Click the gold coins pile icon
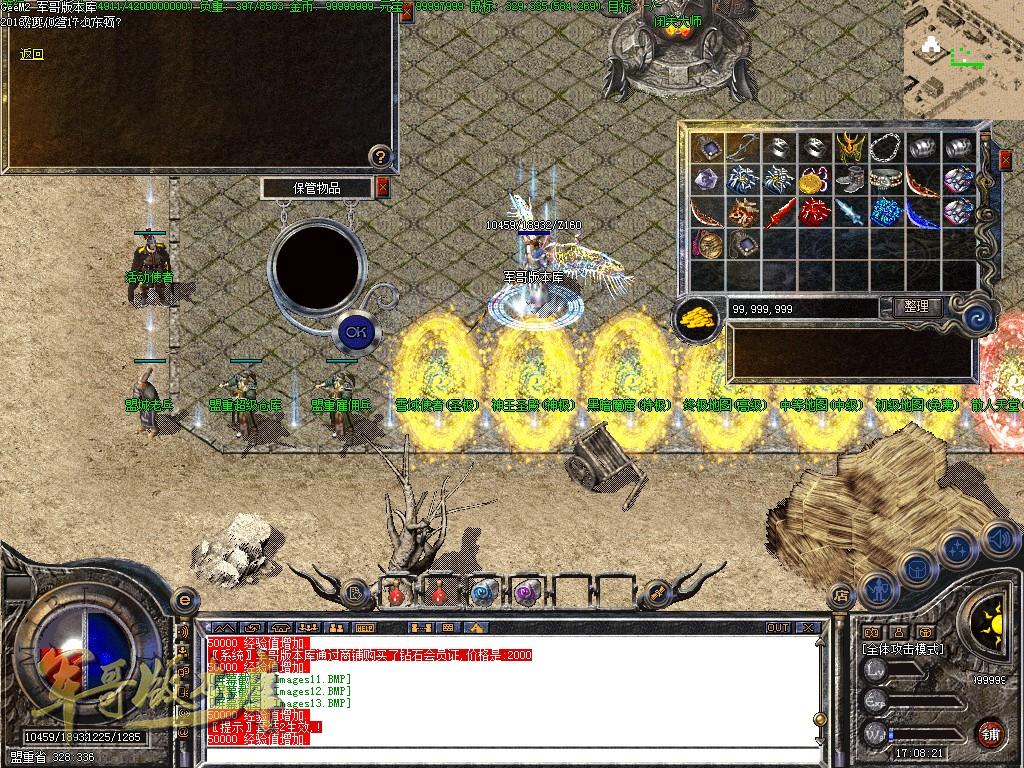Image resolution: width=1024 pixels, height=768 pixels. pos(697,317)
